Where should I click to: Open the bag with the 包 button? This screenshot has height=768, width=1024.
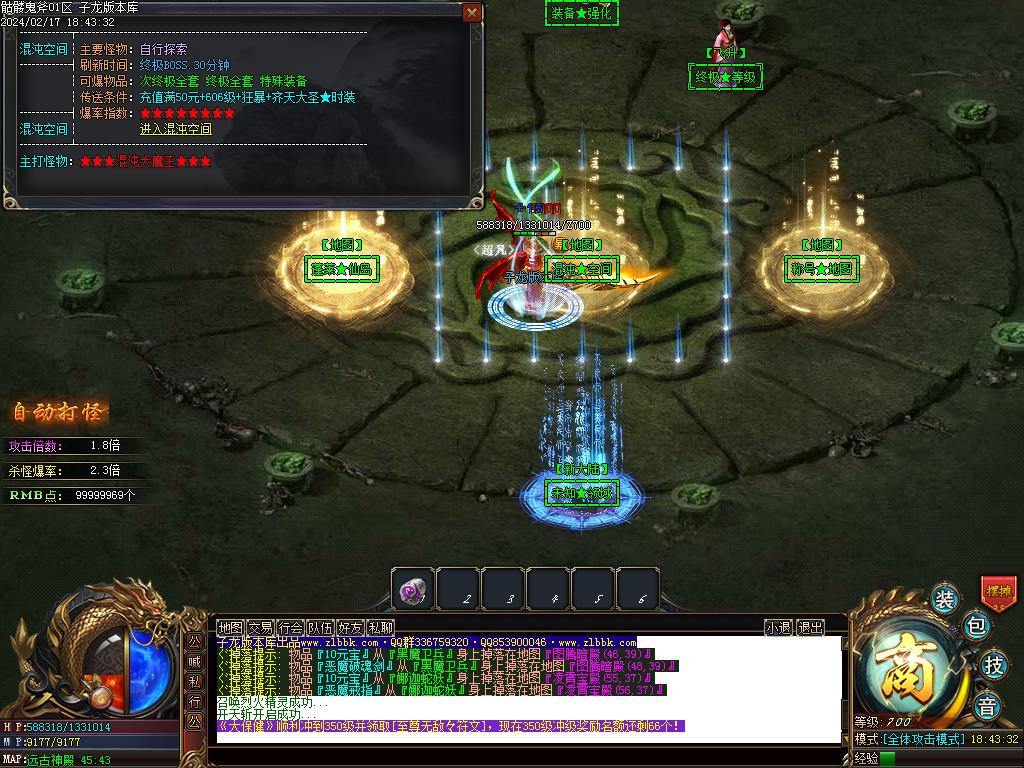[x=977, y=627]
